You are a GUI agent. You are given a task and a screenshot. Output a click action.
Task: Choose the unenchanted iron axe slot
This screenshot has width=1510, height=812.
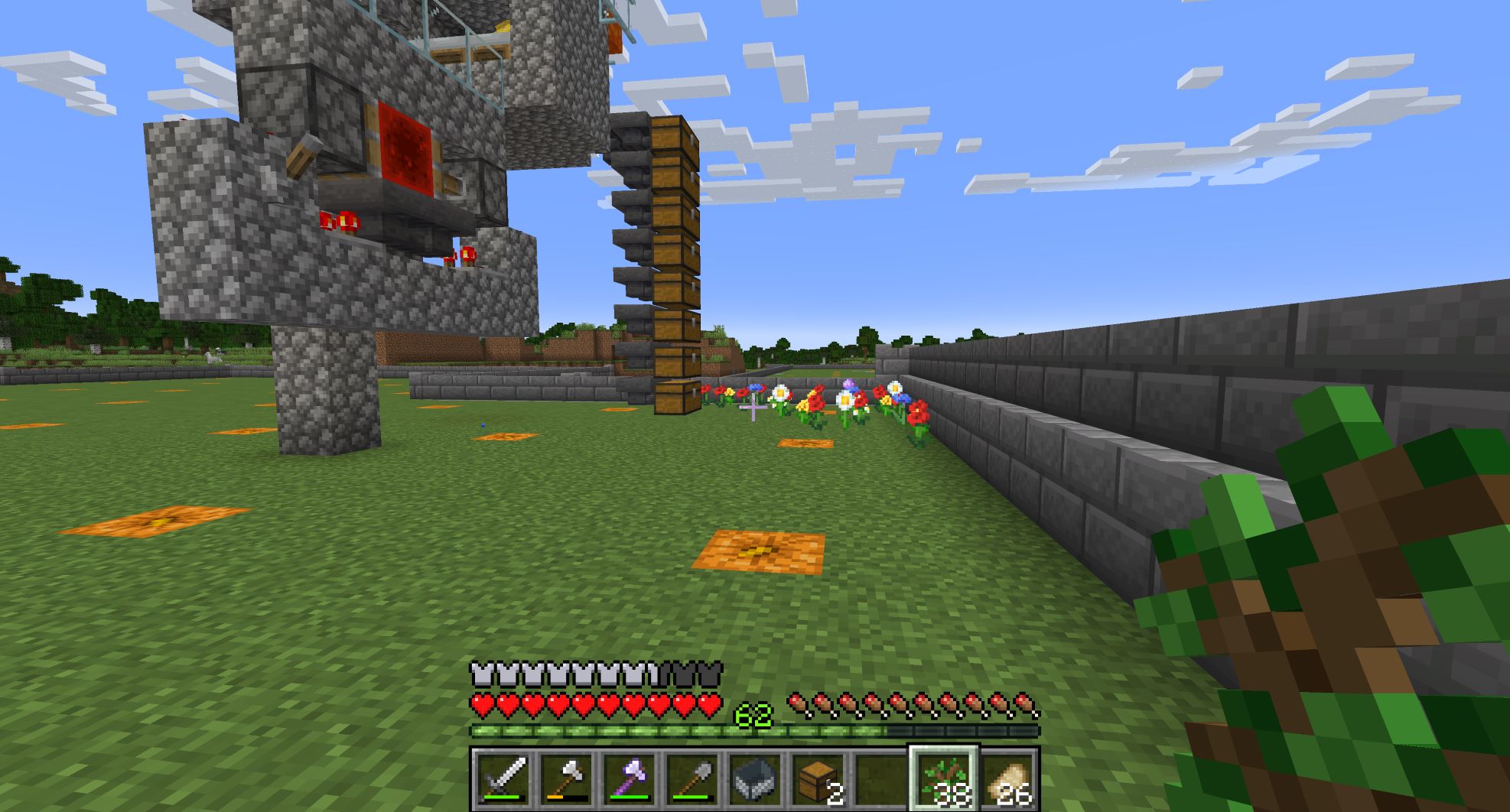565,778
